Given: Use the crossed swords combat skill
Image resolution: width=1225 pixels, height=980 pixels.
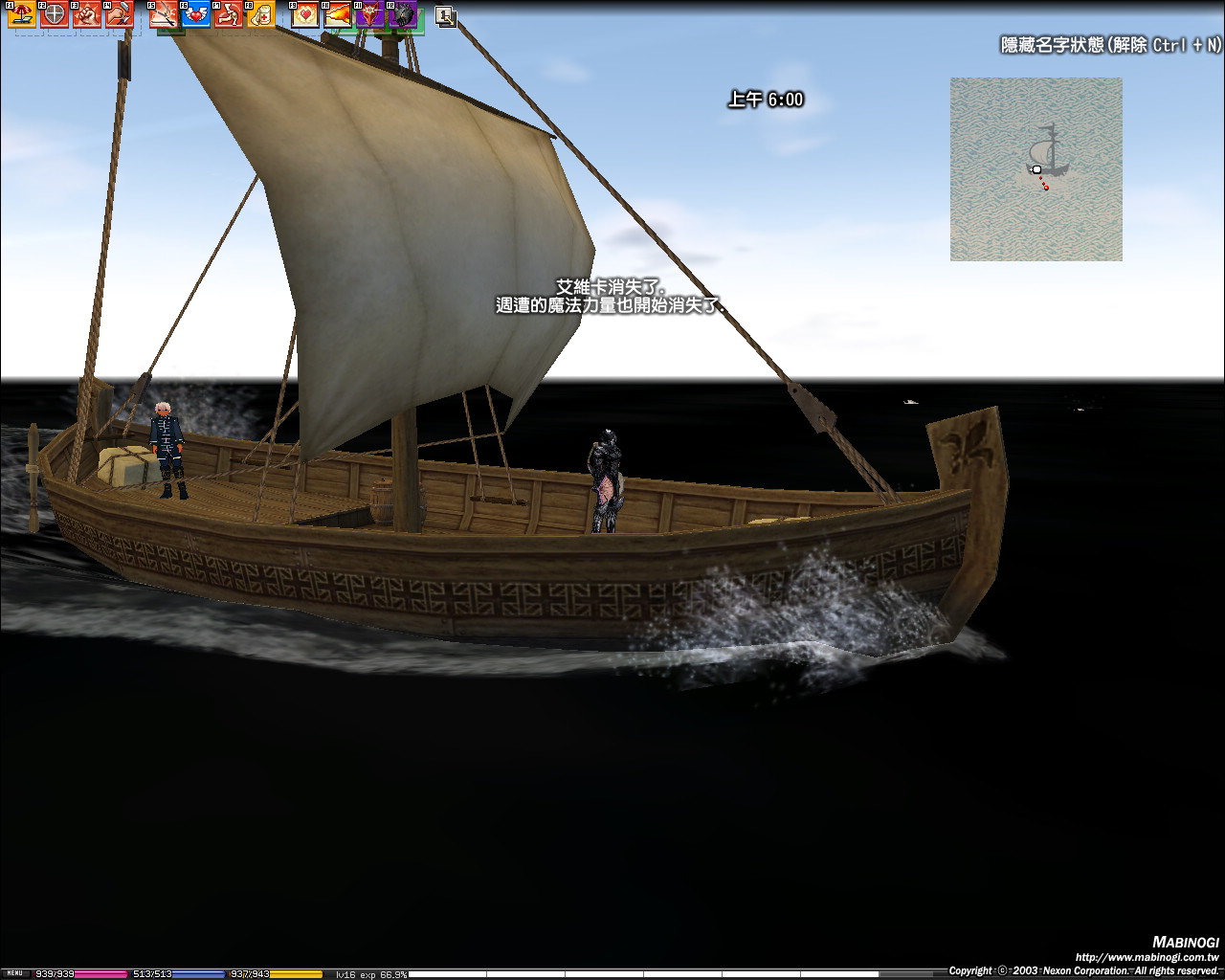Looking at the screenshot, I should pyautogui.click(x=164, y=14).
